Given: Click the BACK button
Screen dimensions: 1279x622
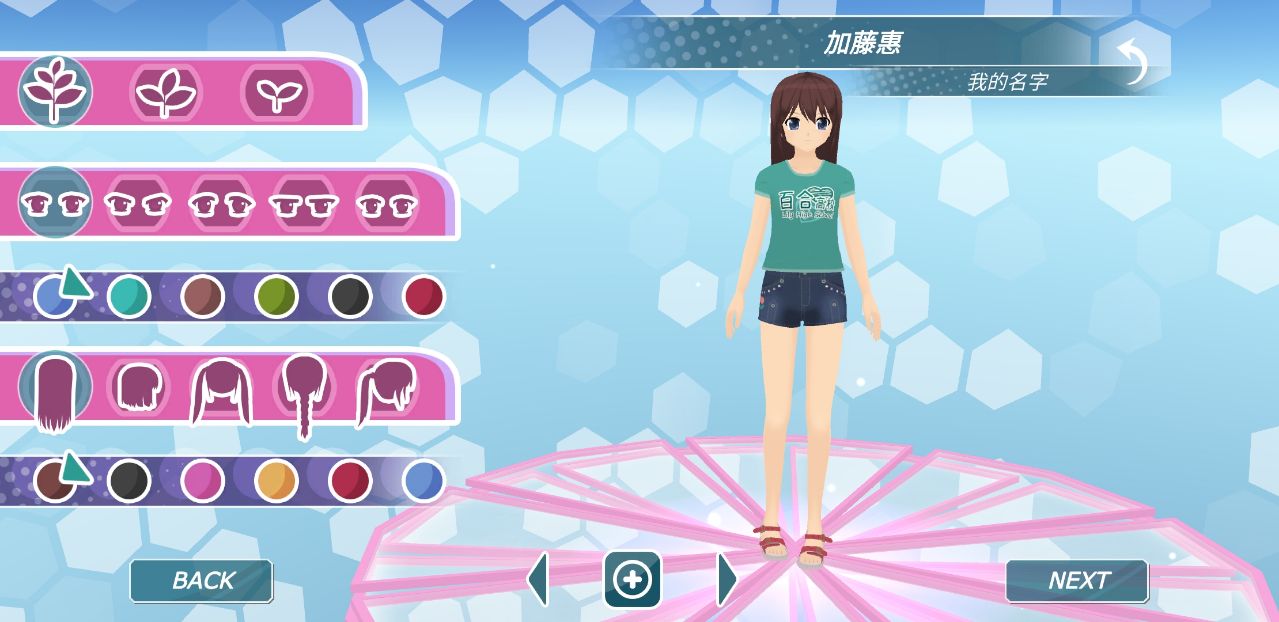Looking at the screenshot, I should click(x=201, y=580).
